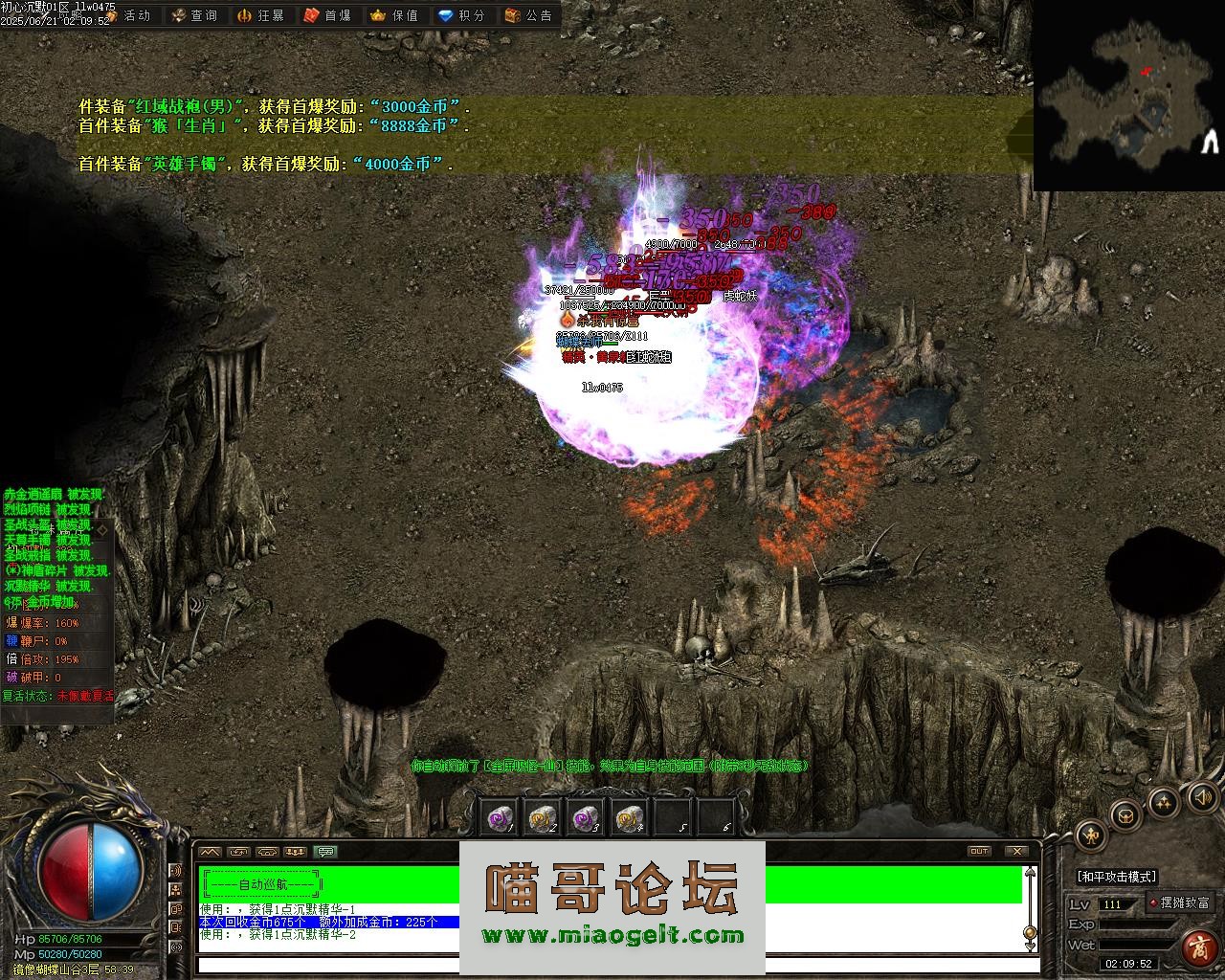Screen dimensions: 1225x980
Task: Open the 公告 (Announcements) menu
Action: tap(528, 15)
